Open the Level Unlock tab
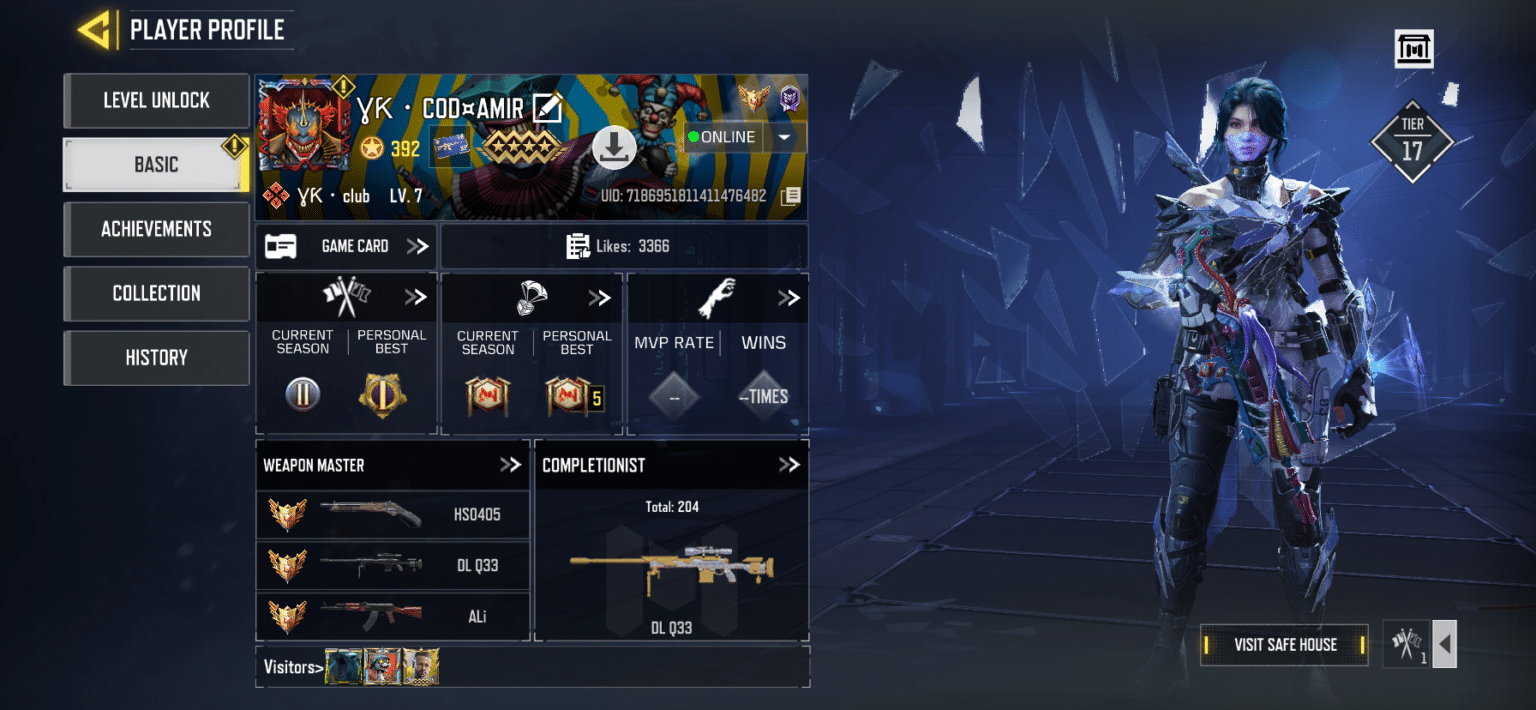This screenshot has height=710, width=1536. click(x=156, y=100)
